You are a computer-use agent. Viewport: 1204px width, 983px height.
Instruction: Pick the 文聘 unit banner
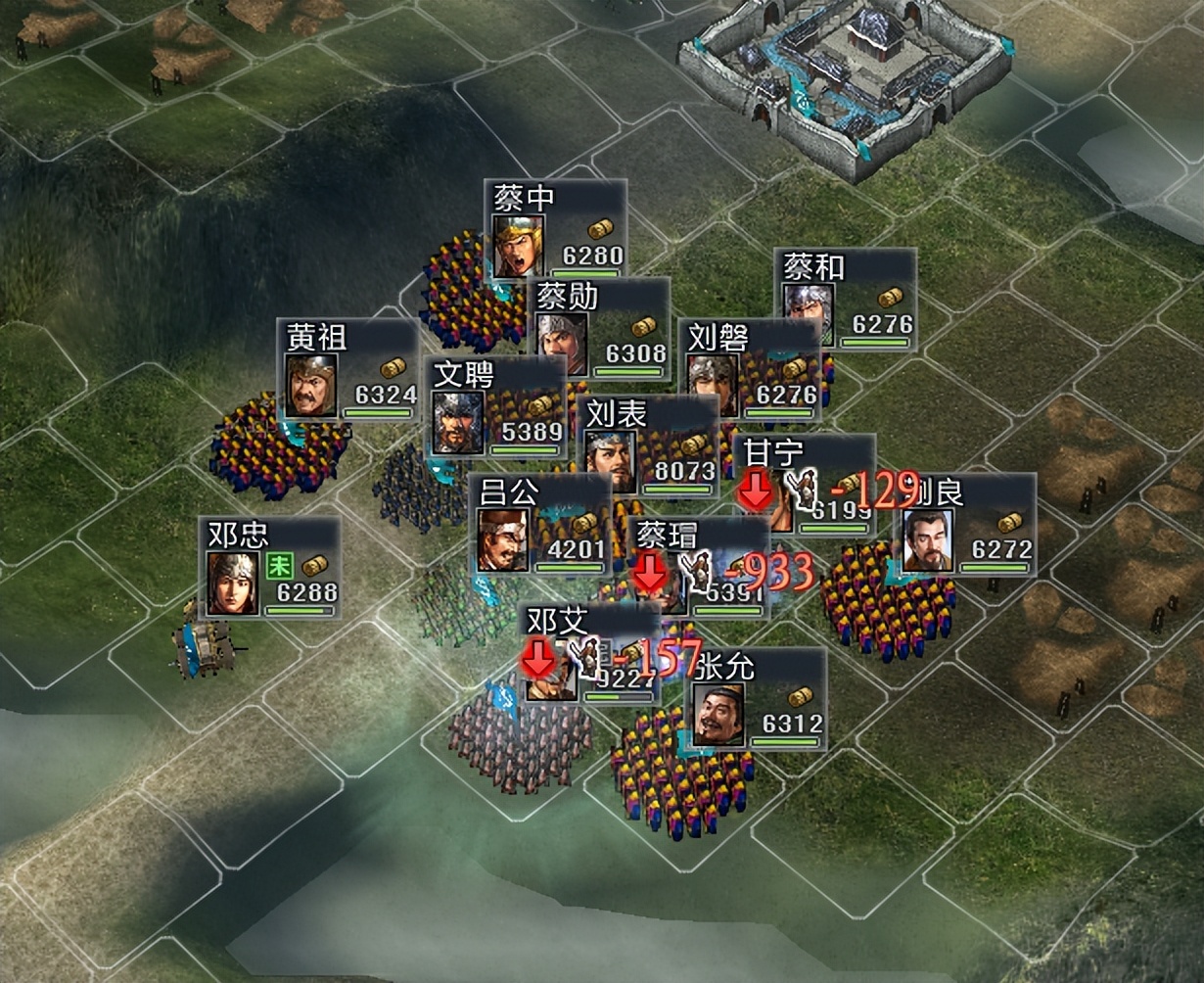pyautogui.click(x=497, y=406)
